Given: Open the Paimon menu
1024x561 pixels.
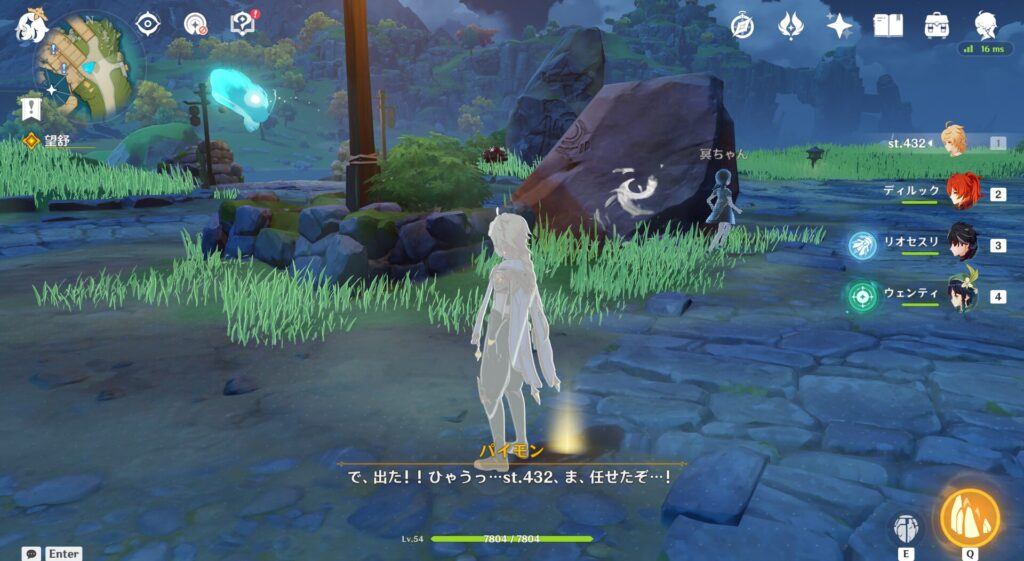Looking at the screenshot, I should tap(31, 24).
